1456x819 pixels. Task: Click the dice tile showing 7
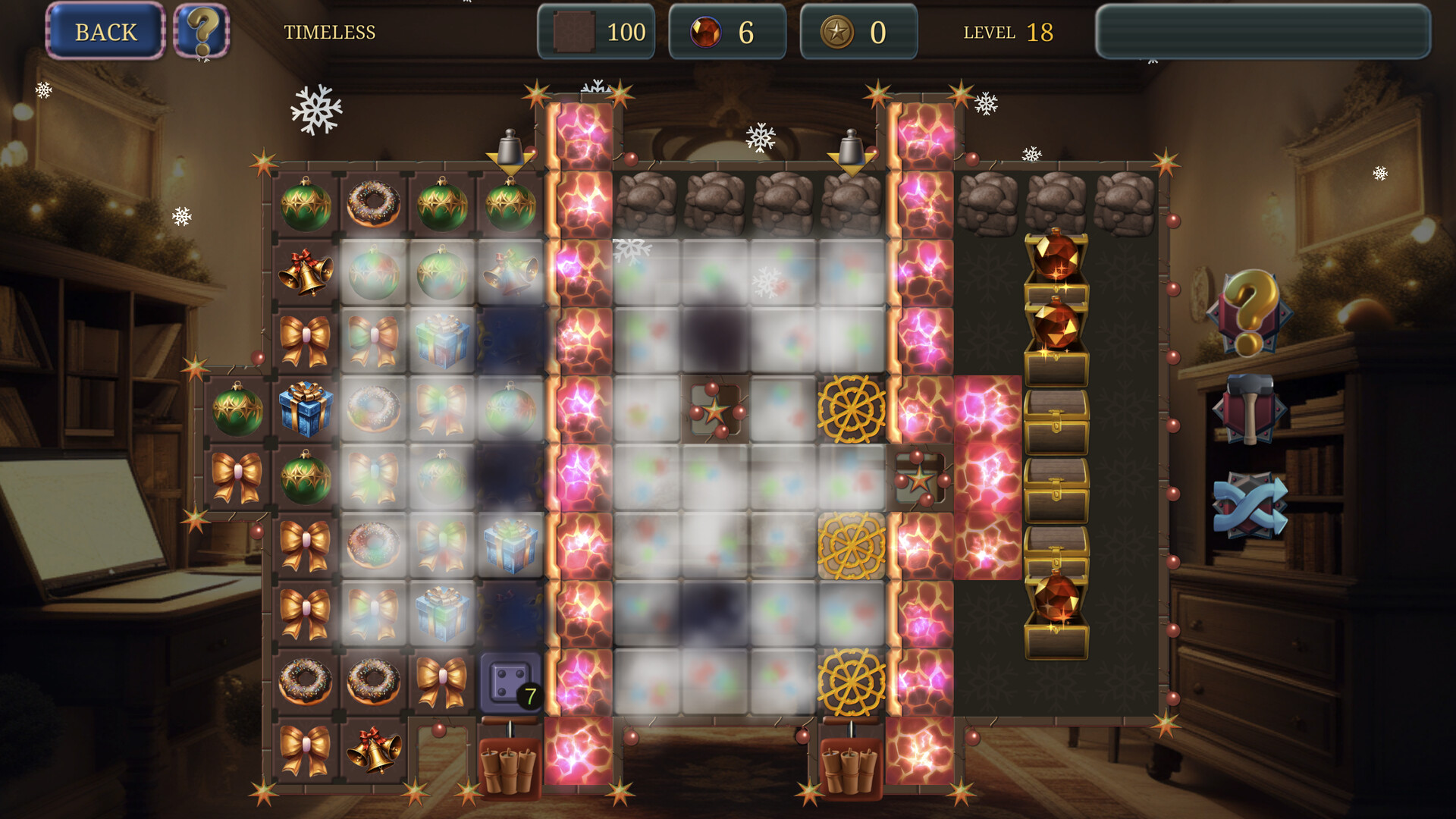tap(508, 682)
